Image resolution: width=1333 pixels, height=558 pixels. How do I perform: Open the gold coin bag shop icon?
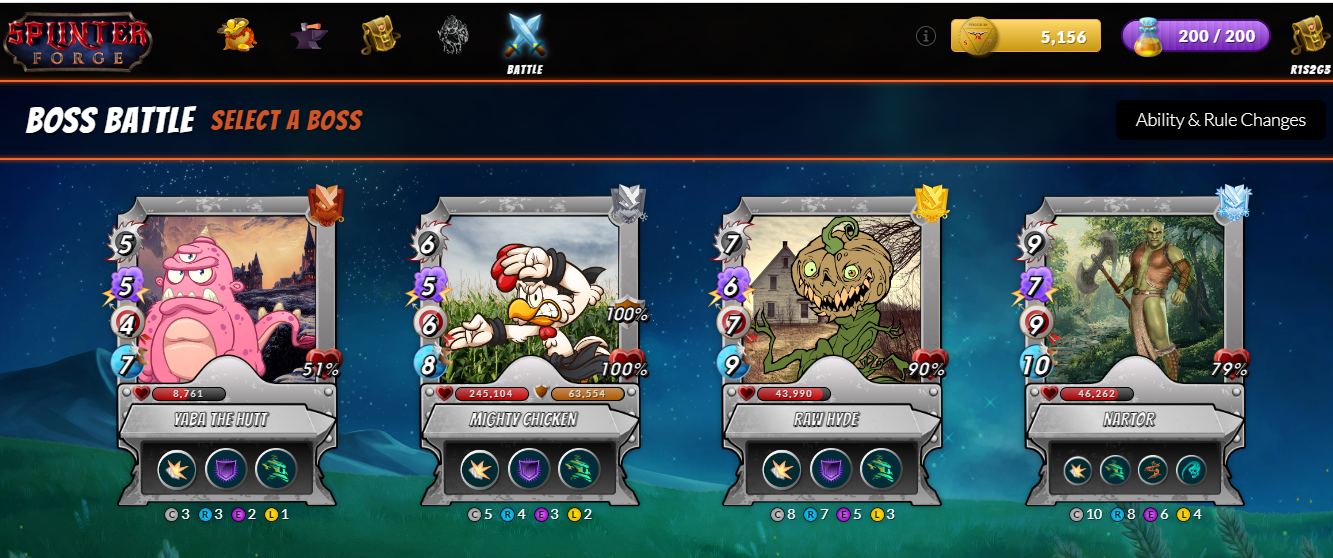pyautogui.click(x=238, y=36)
